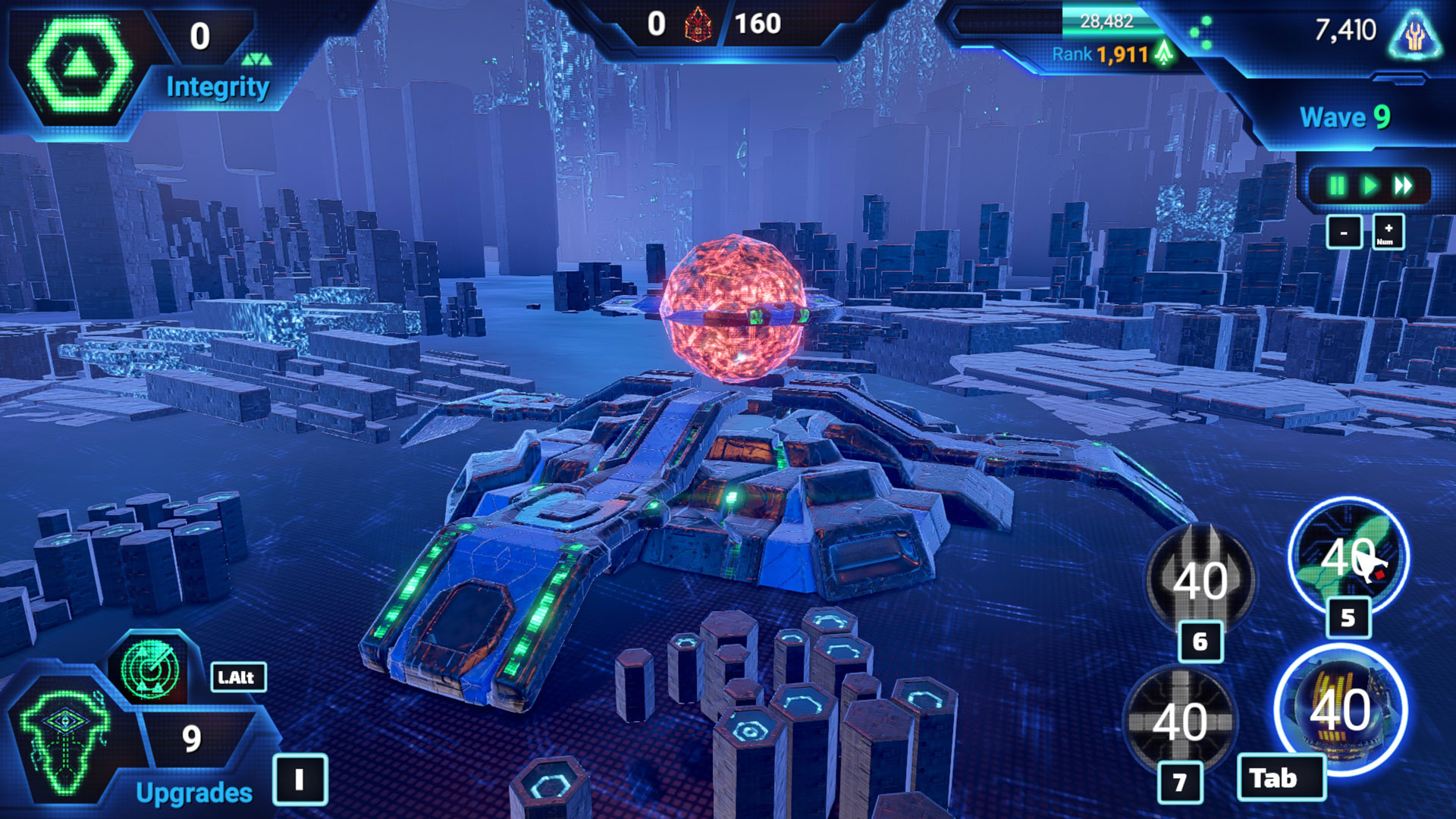The width and height of the screenshot is (1456, 819).
Task: Click the plus zoom-in button
Action: (1388, 232)
